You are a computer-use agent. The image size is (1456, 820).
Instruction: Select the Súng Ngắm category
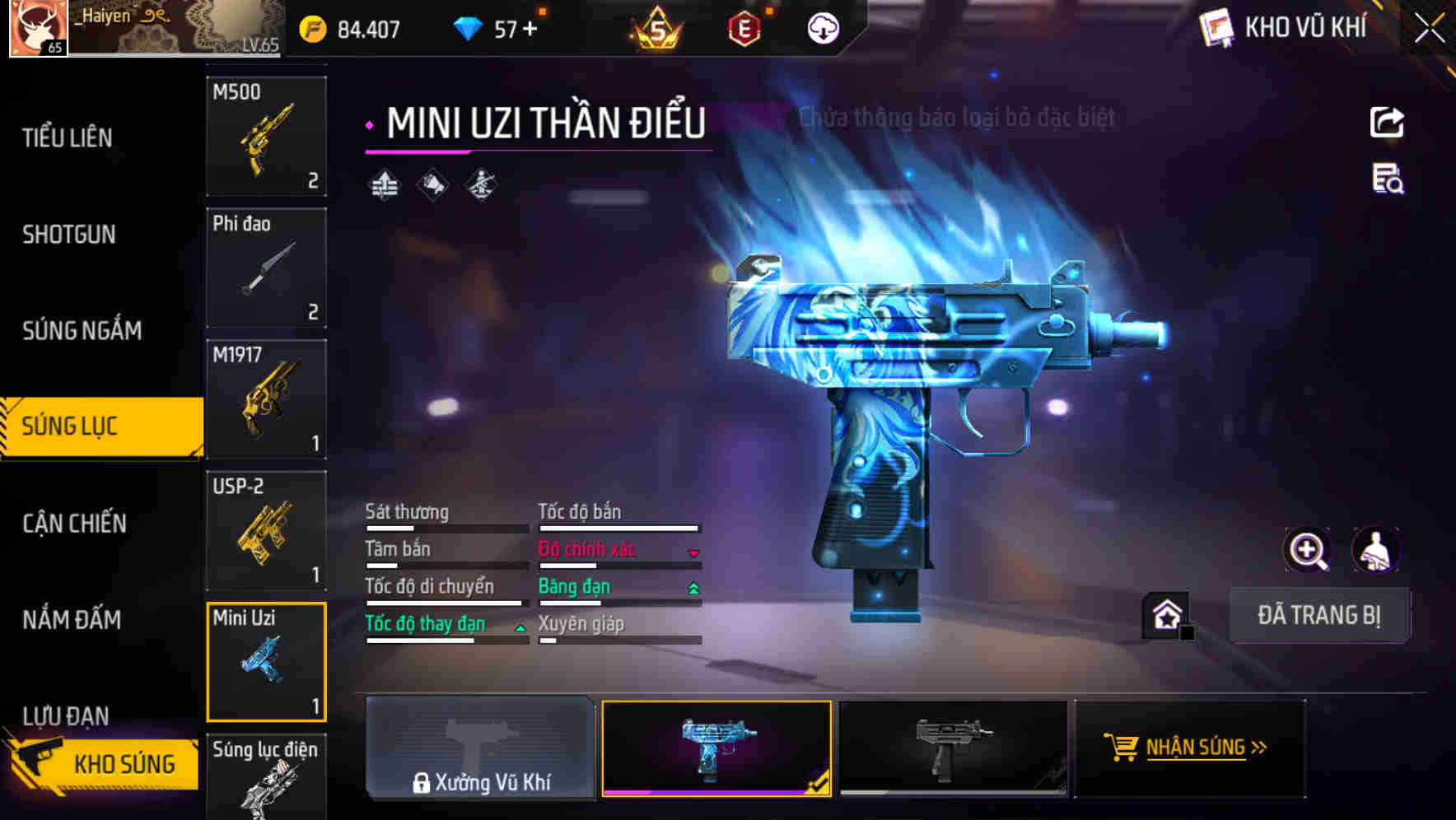tap(82, 330)
